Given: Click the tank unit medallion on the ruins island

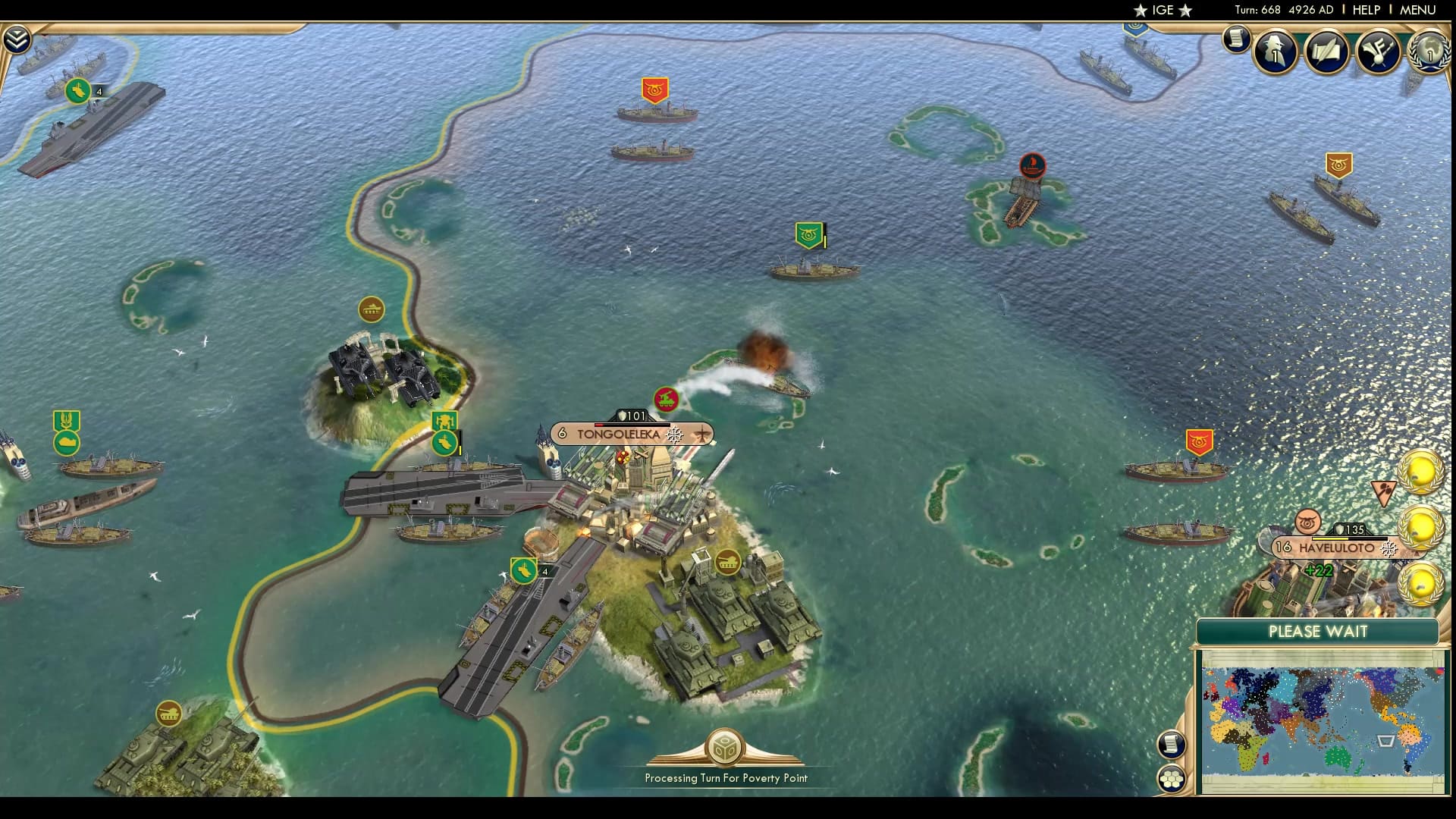Looking at the screenshot, I should 371,309.
